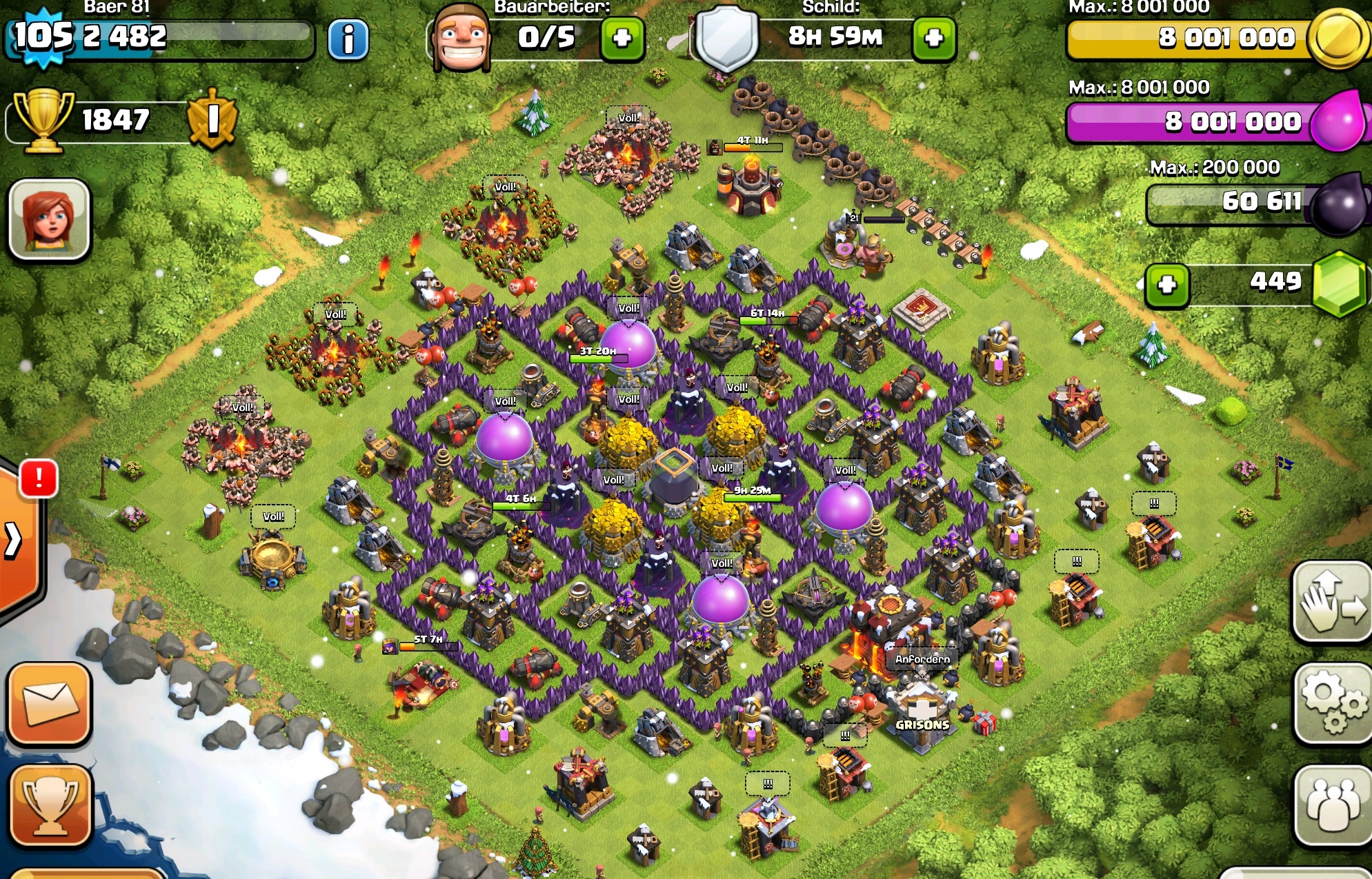This screenshot has width=1372, height=879.
Task: Tap the builder face portrait
Action: click(461, 38)
